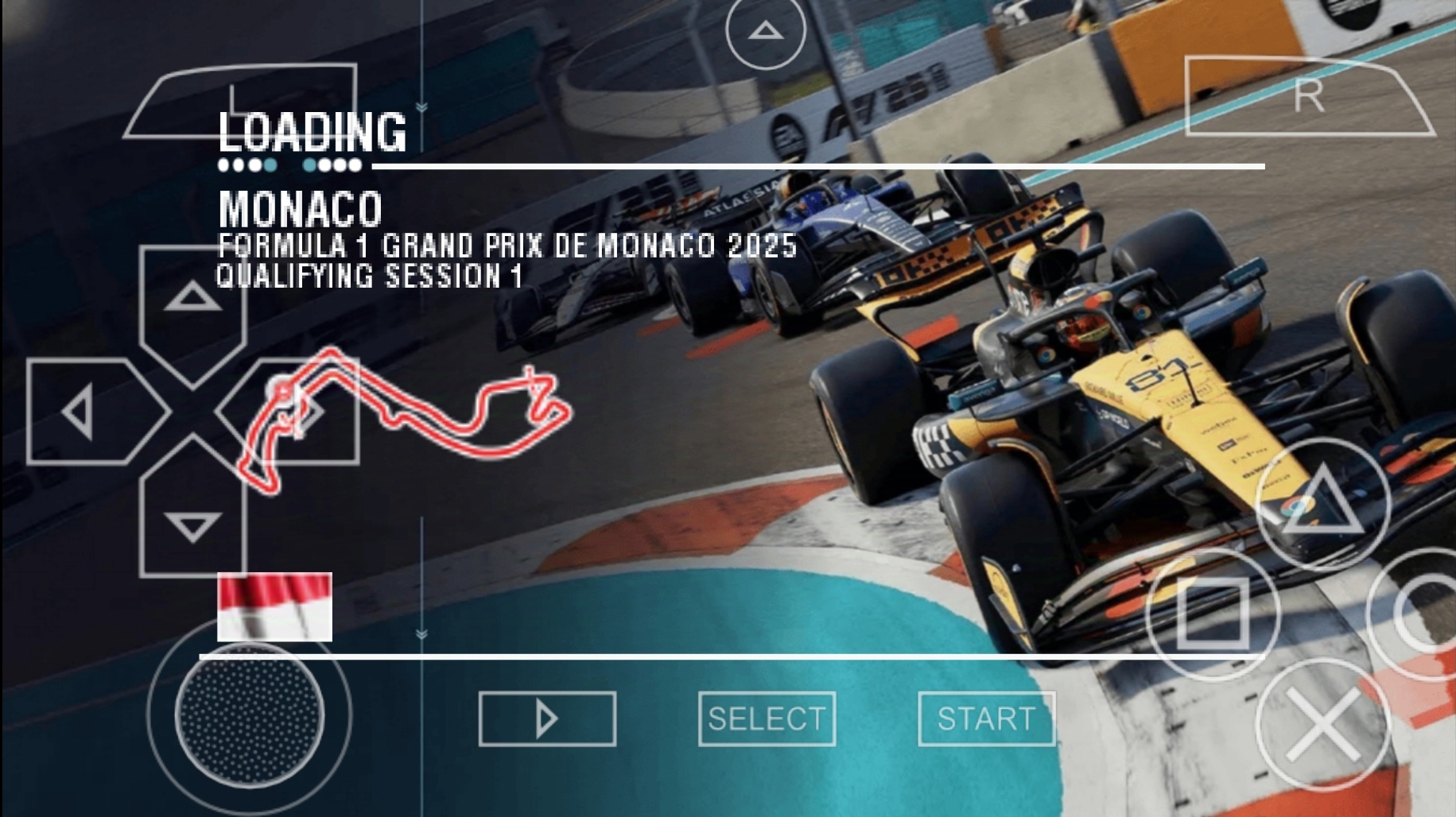Tap the triangle face button

[x=1322, y=502]
